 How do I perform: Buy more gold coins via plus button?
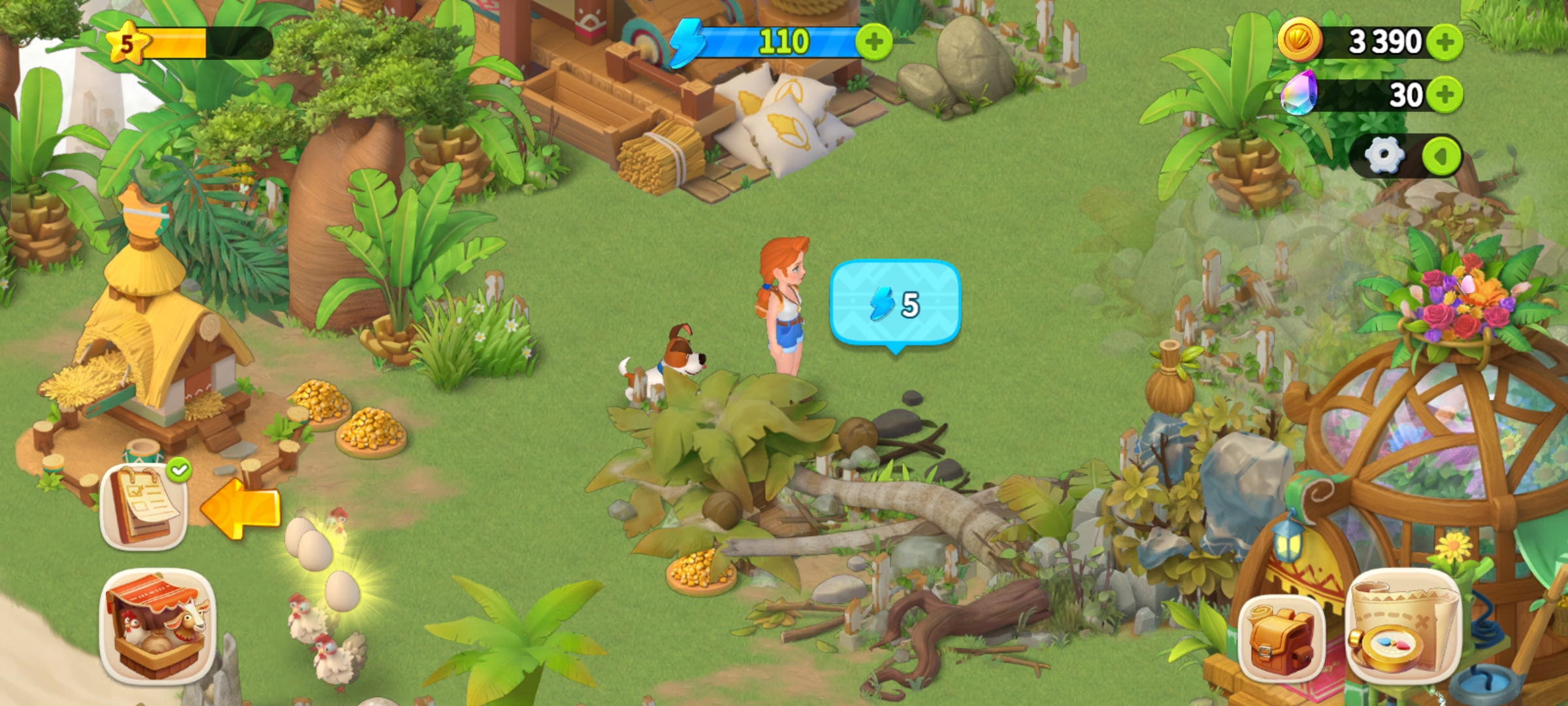click(x=1445, y=42)
